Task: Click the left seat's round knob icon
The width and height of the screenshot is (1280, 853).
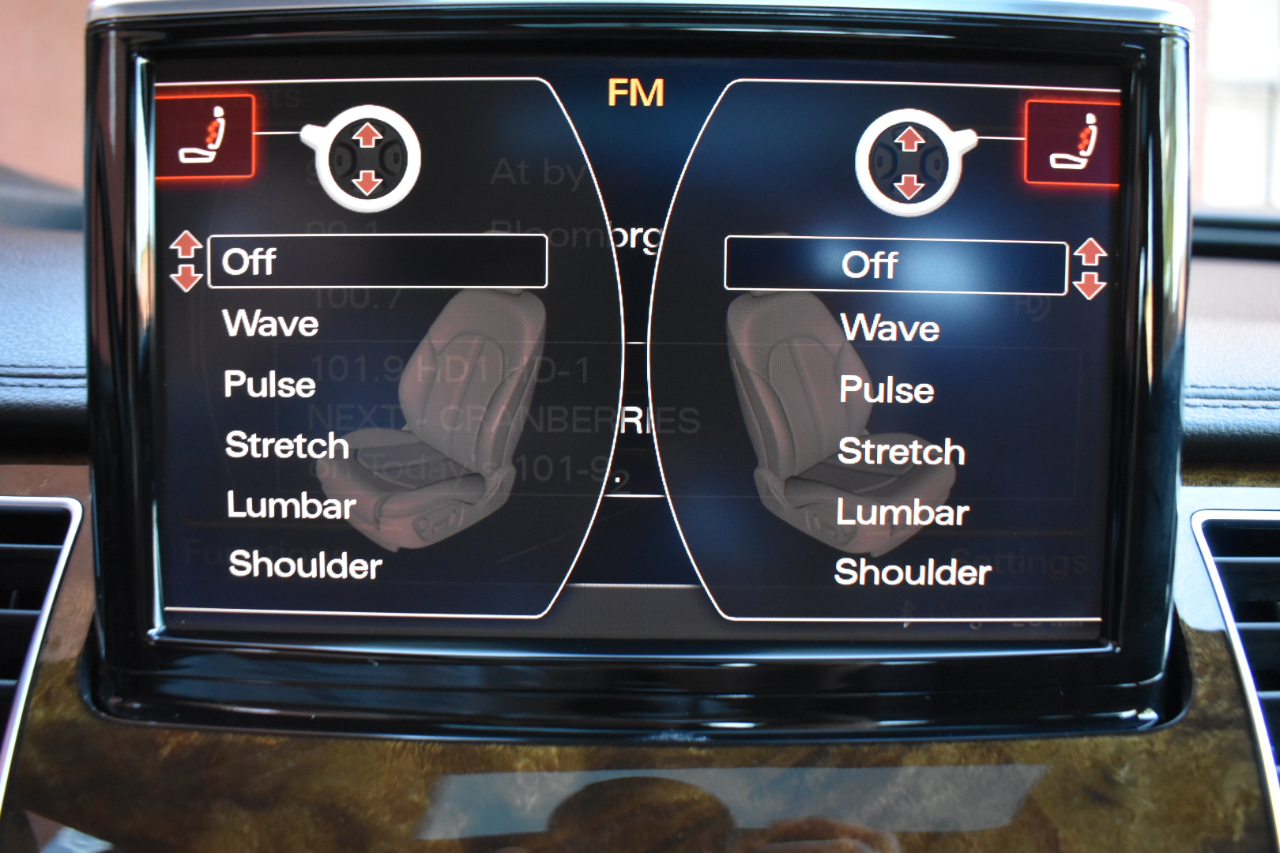Action: pyautogui.click(x=367, y=158)
